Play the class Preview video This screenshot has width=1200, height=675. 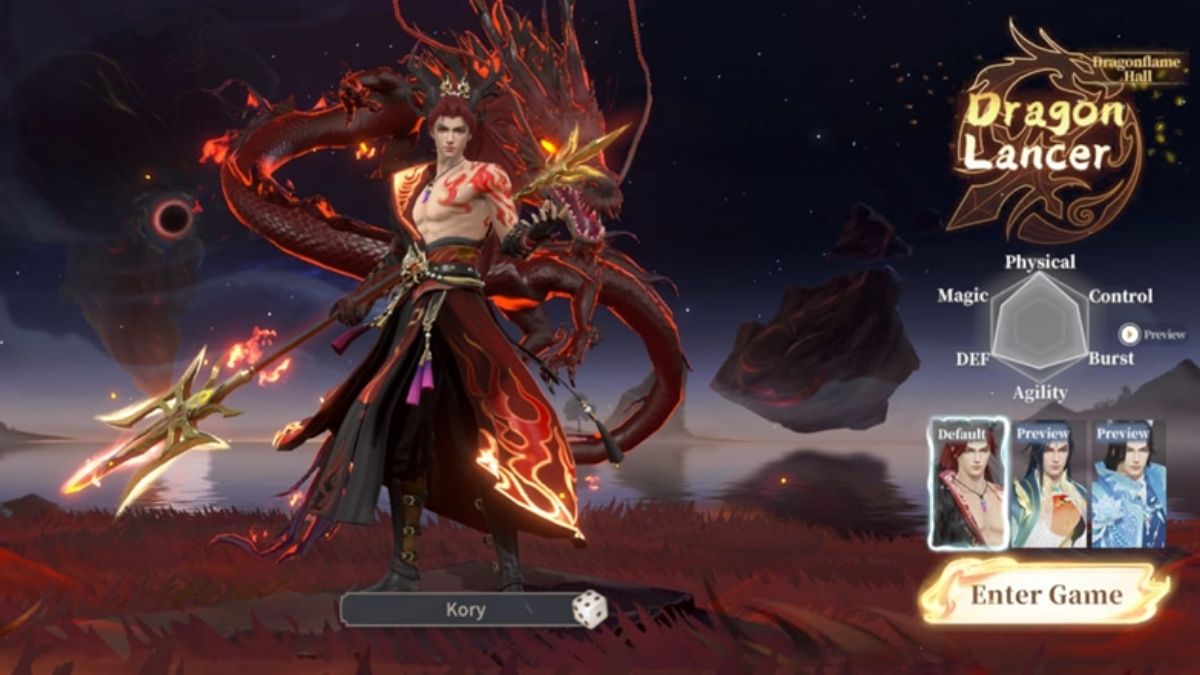pos(1130,335)
